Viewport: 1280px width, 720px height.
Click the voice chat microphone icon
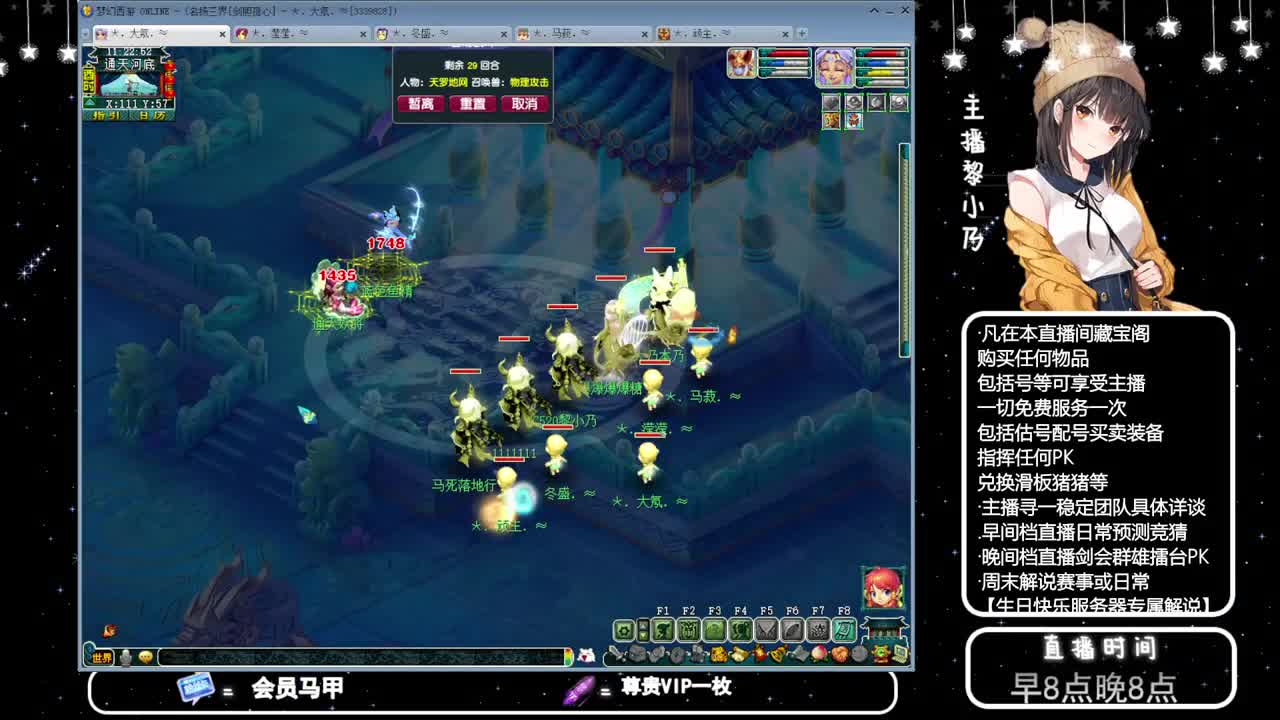(126, 658)
